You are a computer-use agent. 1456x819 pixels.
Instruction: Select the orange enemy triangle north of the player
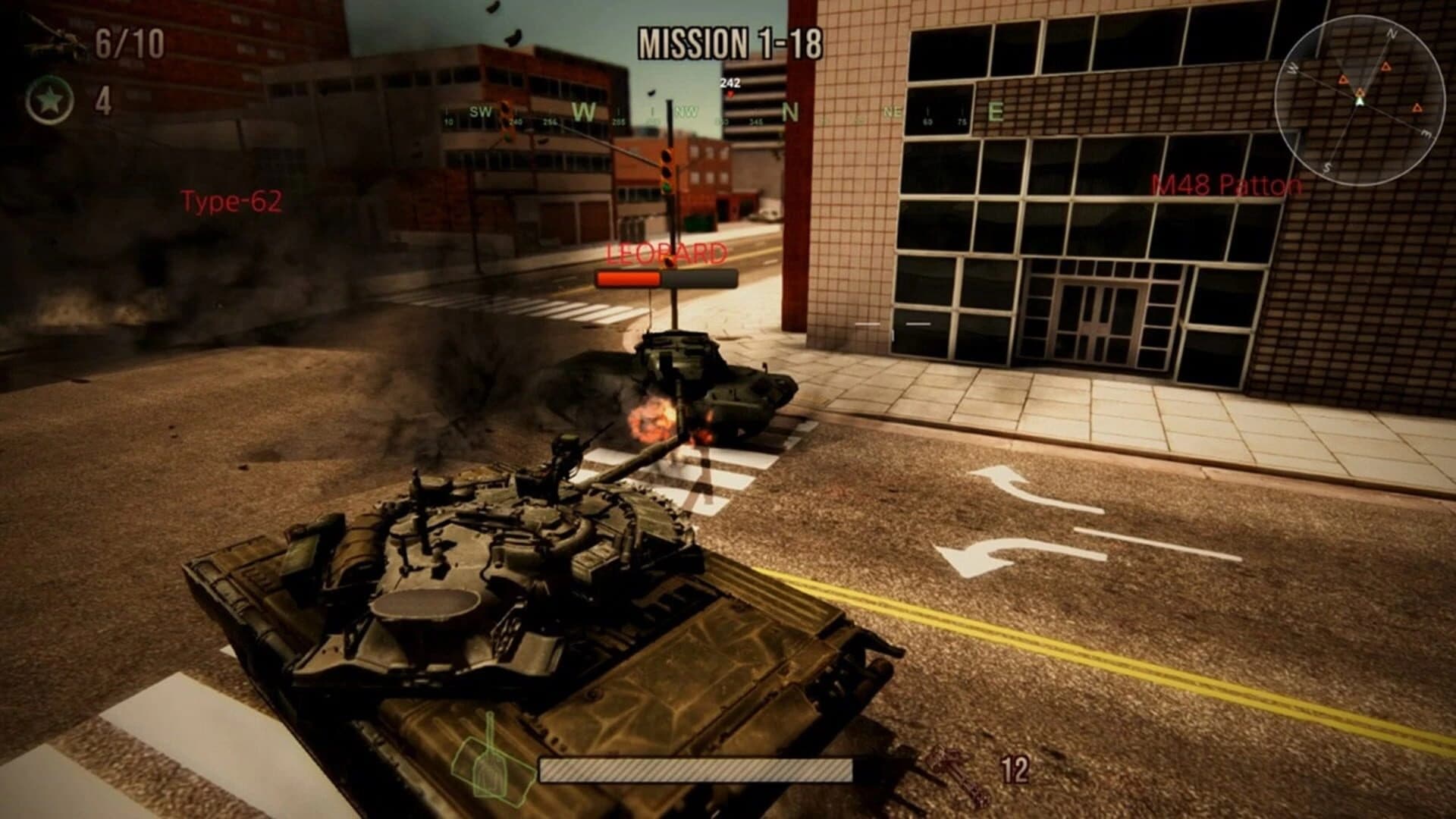pyautogui.click(x=1385, y=67)
